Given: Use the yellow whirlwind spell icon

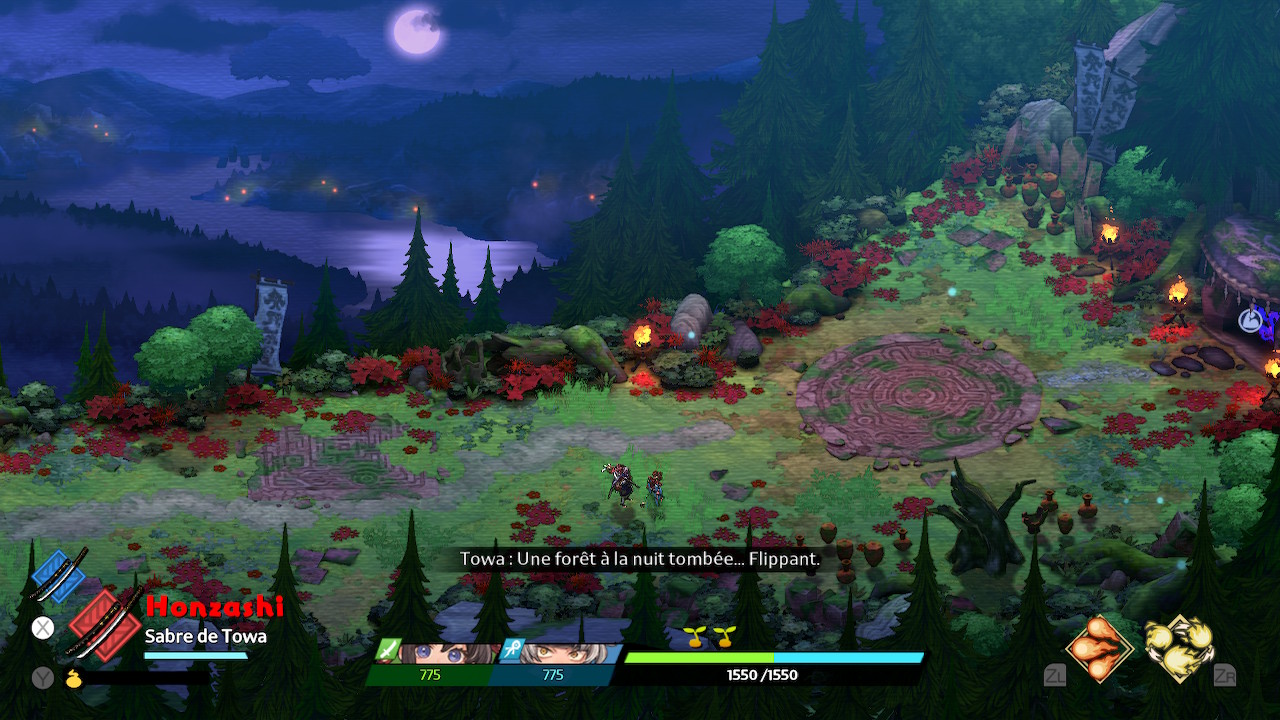Looking at the screenshot, I should [x=1178, y=648].
